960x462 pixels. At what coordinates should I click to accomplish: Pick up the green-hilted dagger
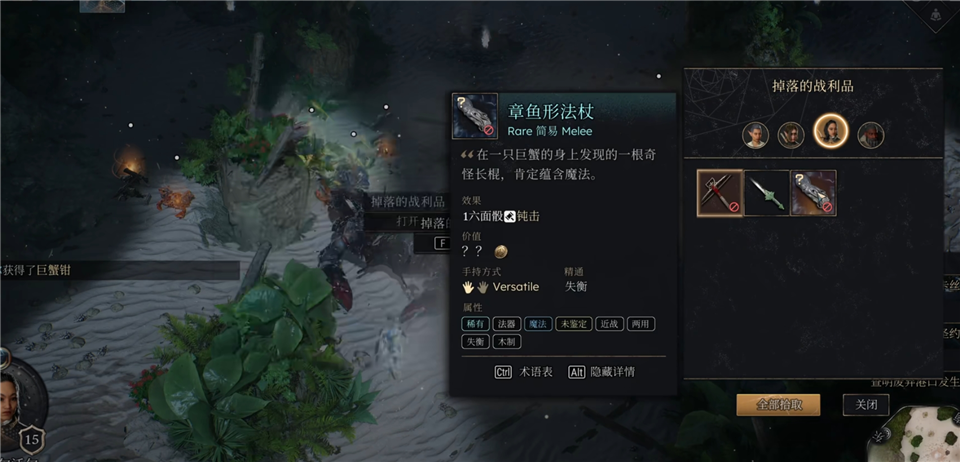click(x=767, y=193)
